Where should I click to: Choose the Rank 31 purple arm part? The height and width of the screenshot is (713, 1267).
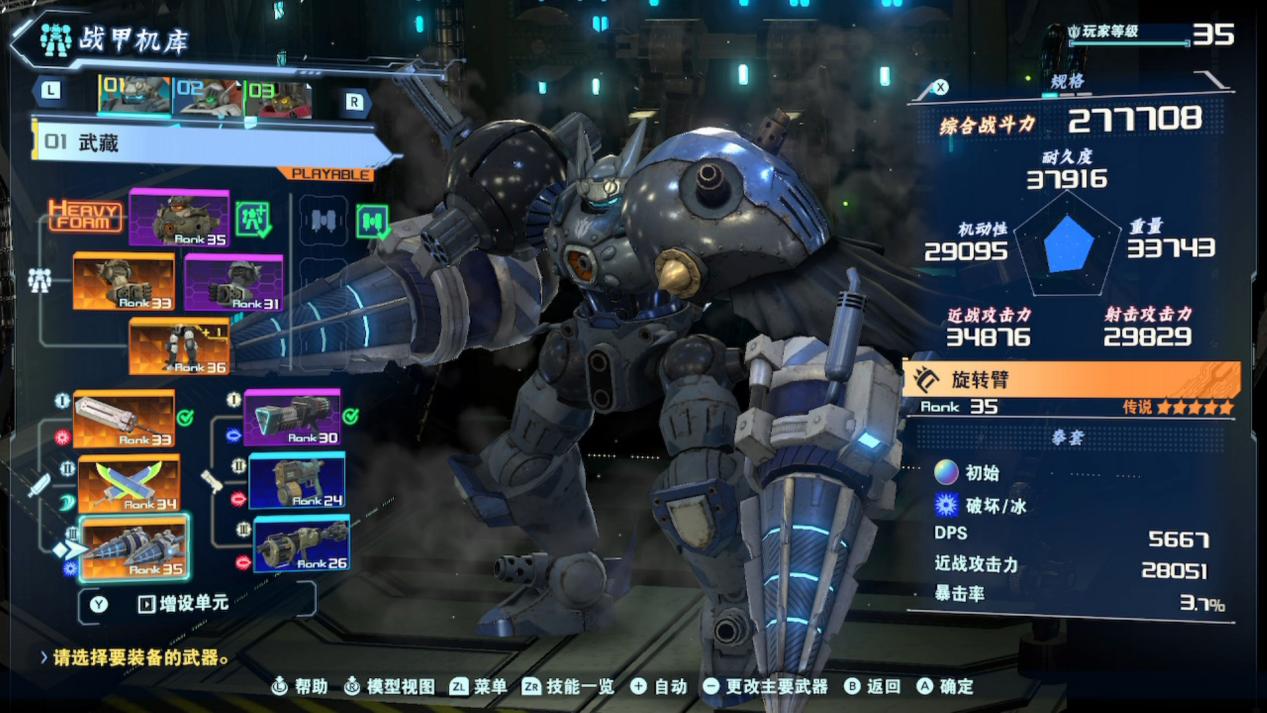click(233, 282)
